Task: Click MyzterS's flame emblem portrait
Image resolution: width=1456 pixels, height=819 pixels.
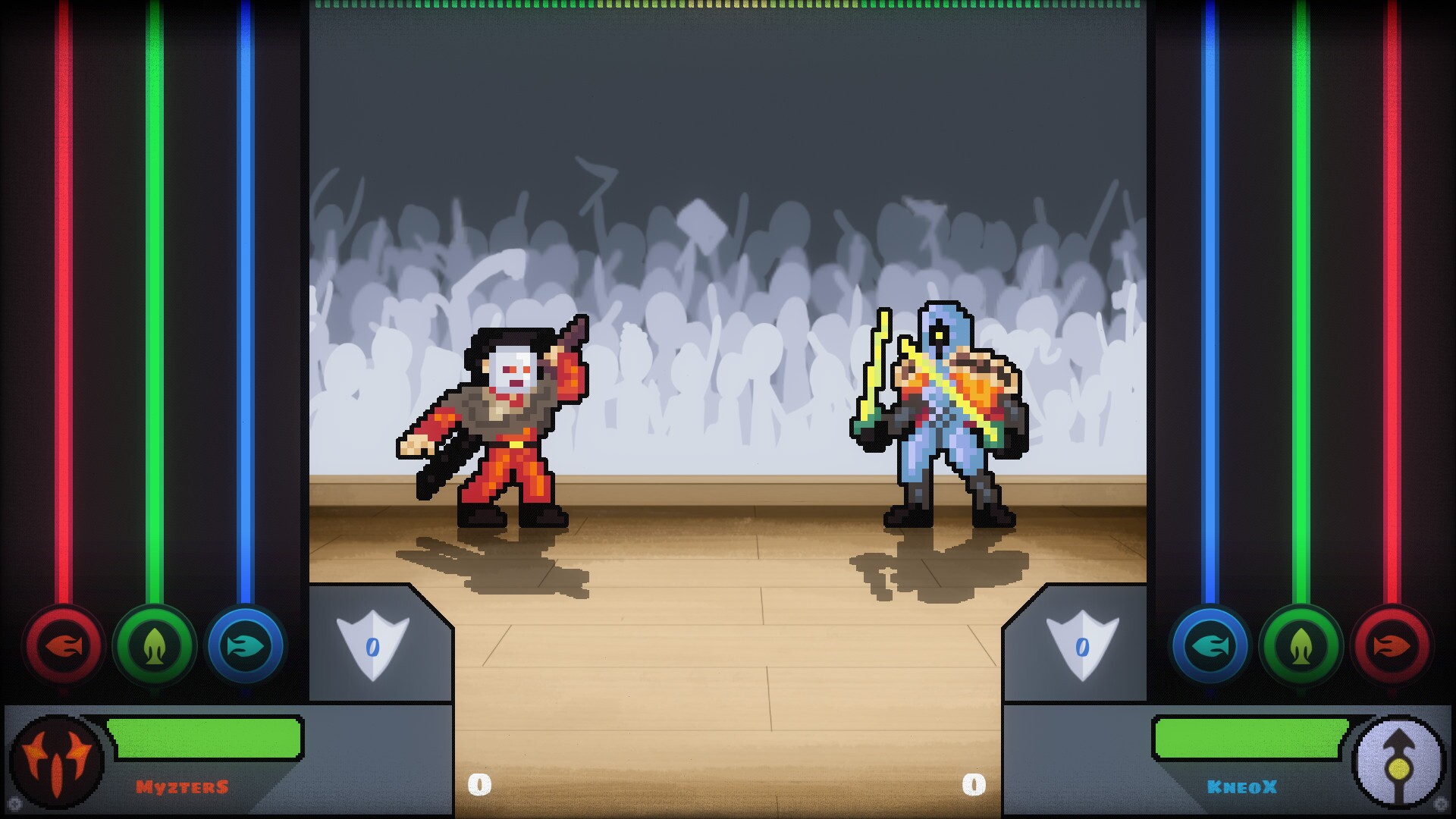Action: click(55, 761)
